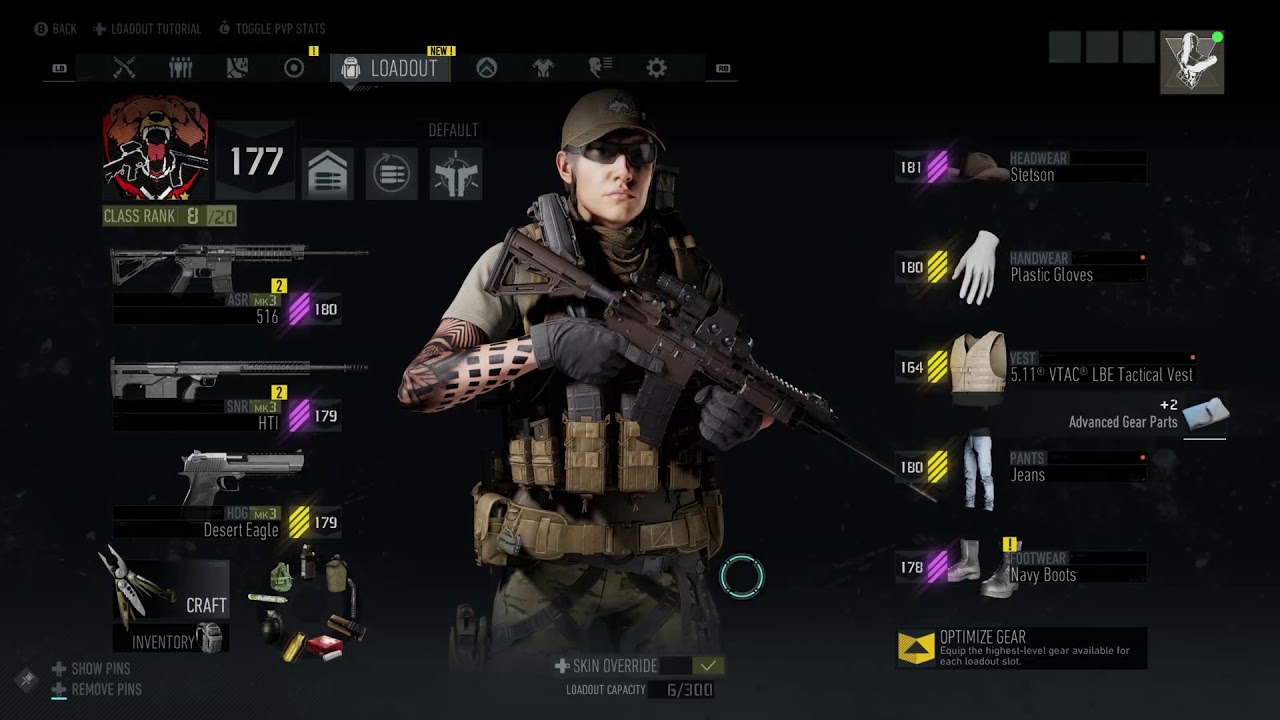The height and width of the screenshot is (720, 1280).
Task: Switch to the Loadout tab
Action: (391, 68)
